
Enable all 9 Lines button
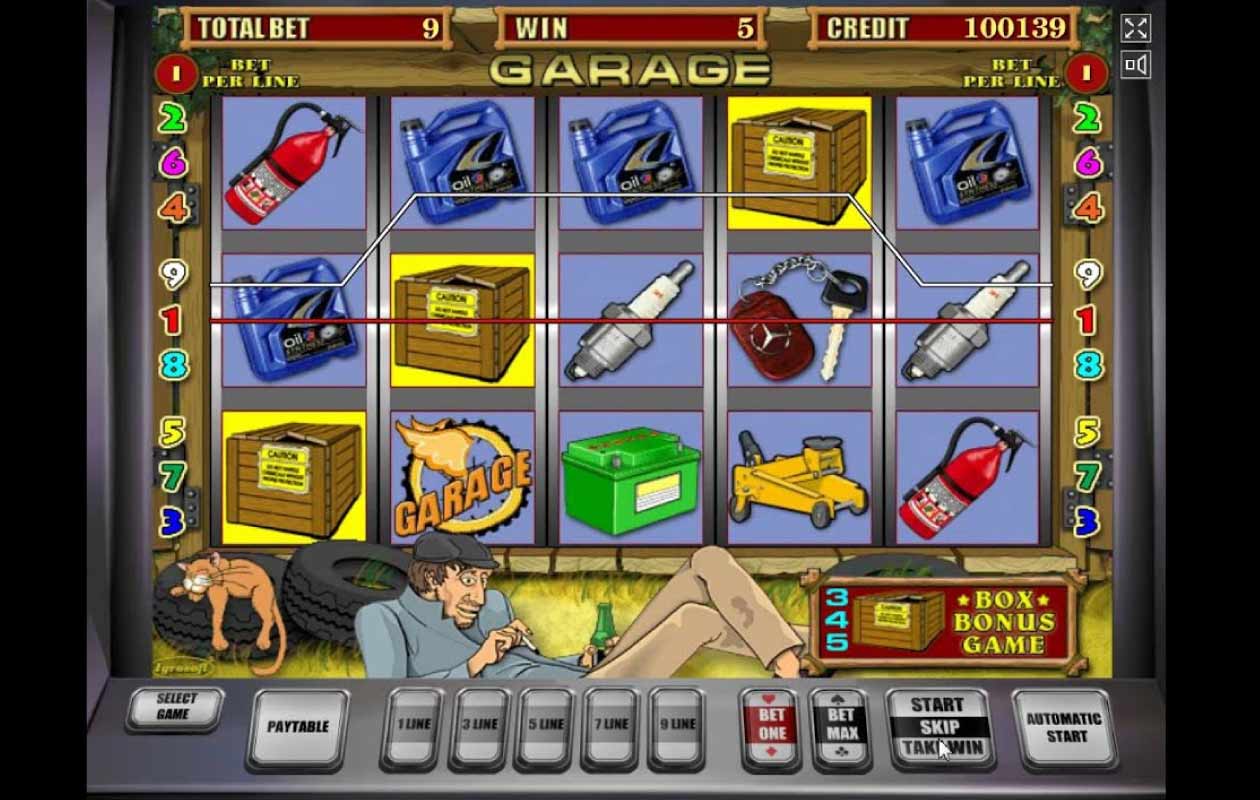coord(677,726)
